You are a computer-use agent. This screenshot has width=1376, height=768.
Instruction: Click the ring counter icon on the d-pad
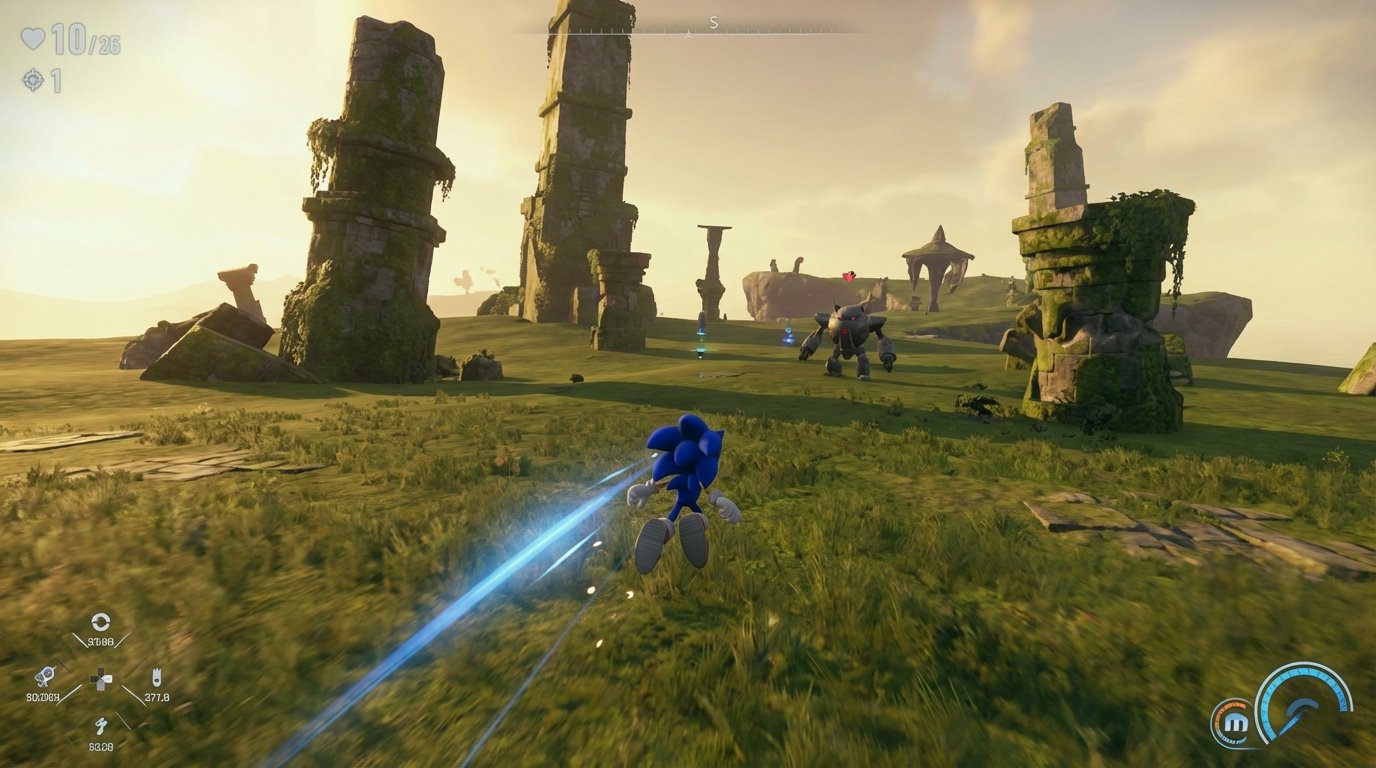coord(101,621)
